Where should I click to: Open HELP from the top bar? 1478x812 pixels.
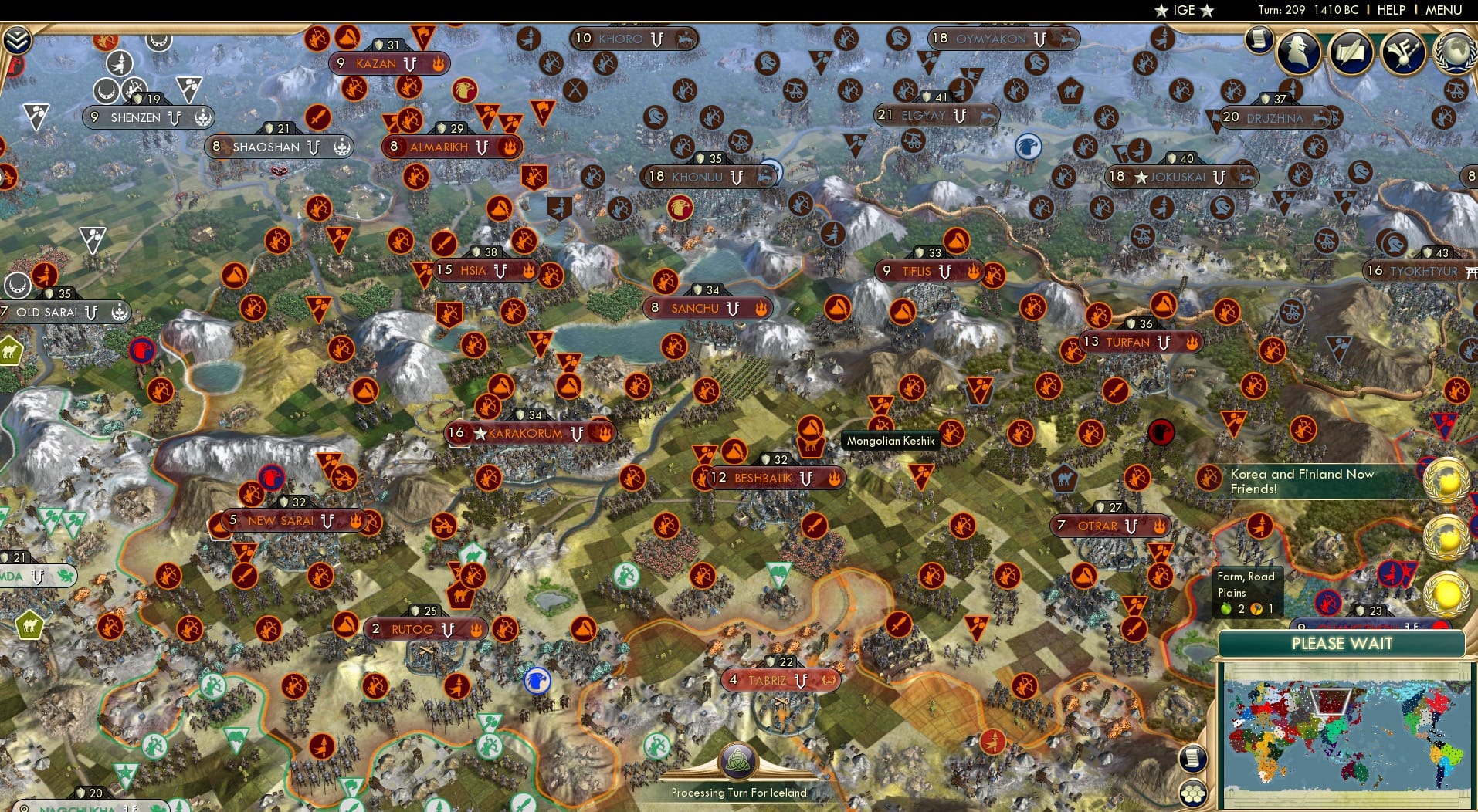[1392, 10]
